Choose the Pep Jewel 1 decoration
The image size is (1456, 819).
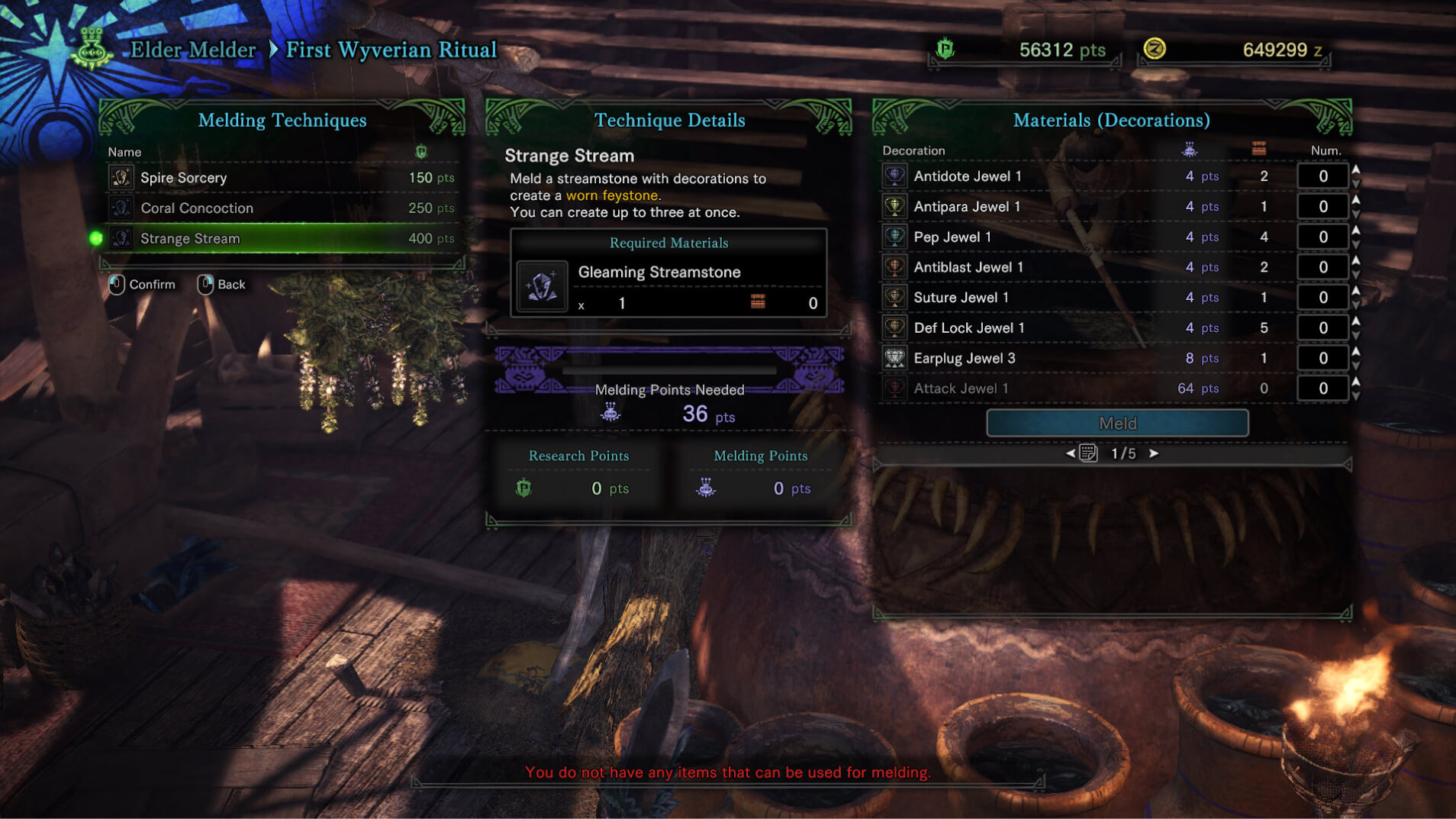coord(952,237)
